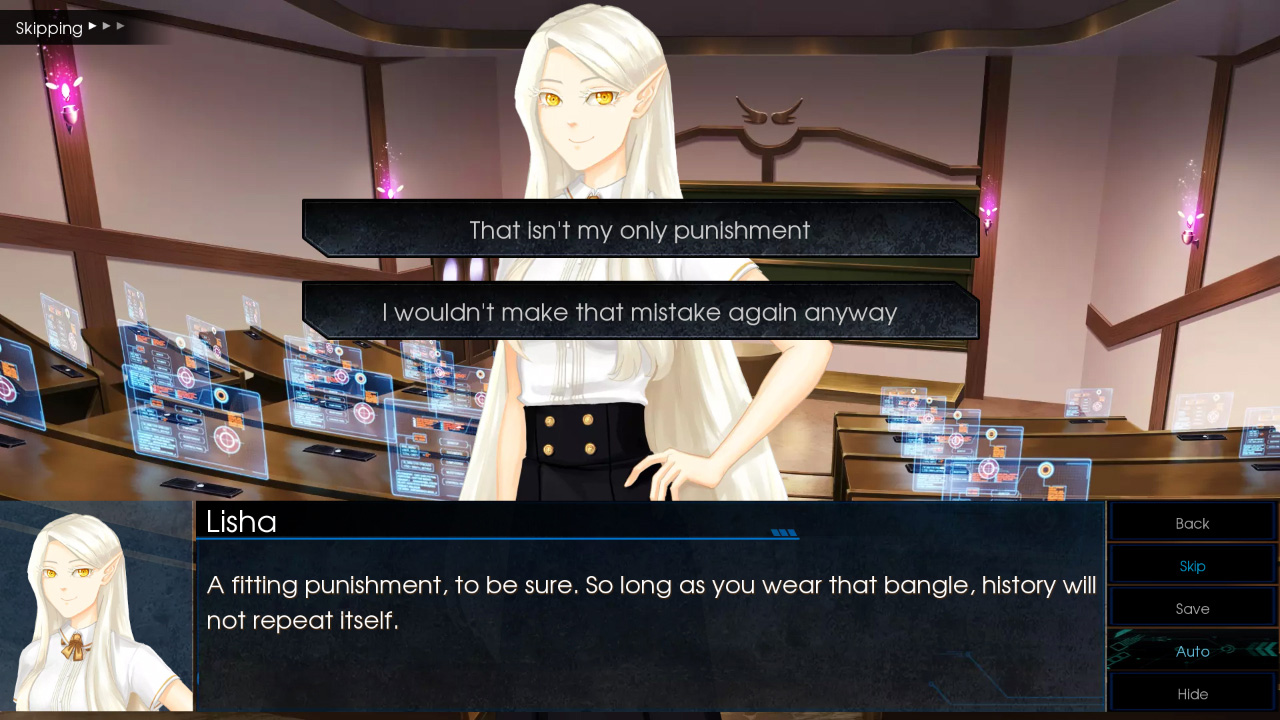Select the choice 'I wouldn't make that mistake again anyway'
1280x720 pixels.
point(639,311)
